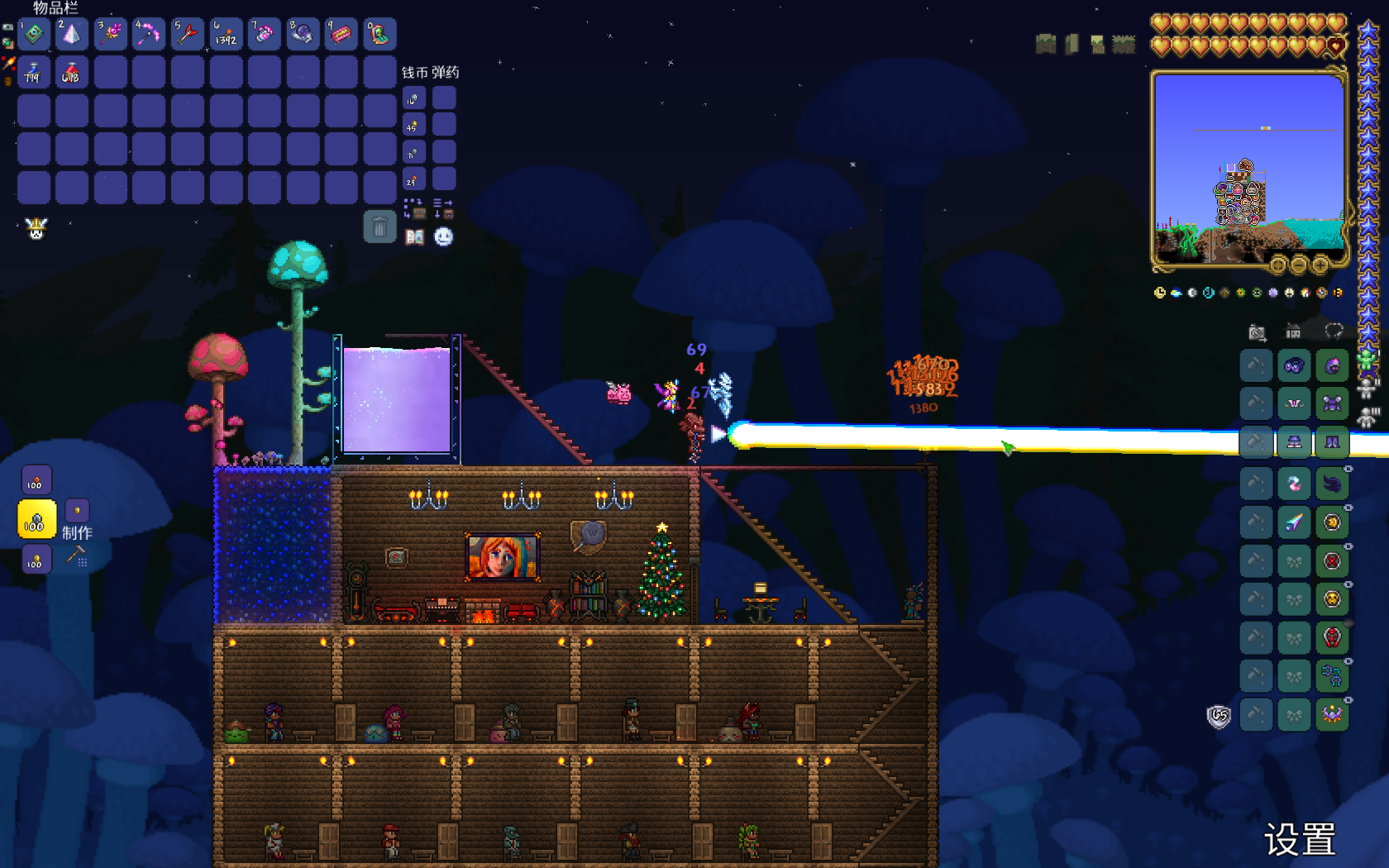Click the hammer crafting window toggle

77,556
